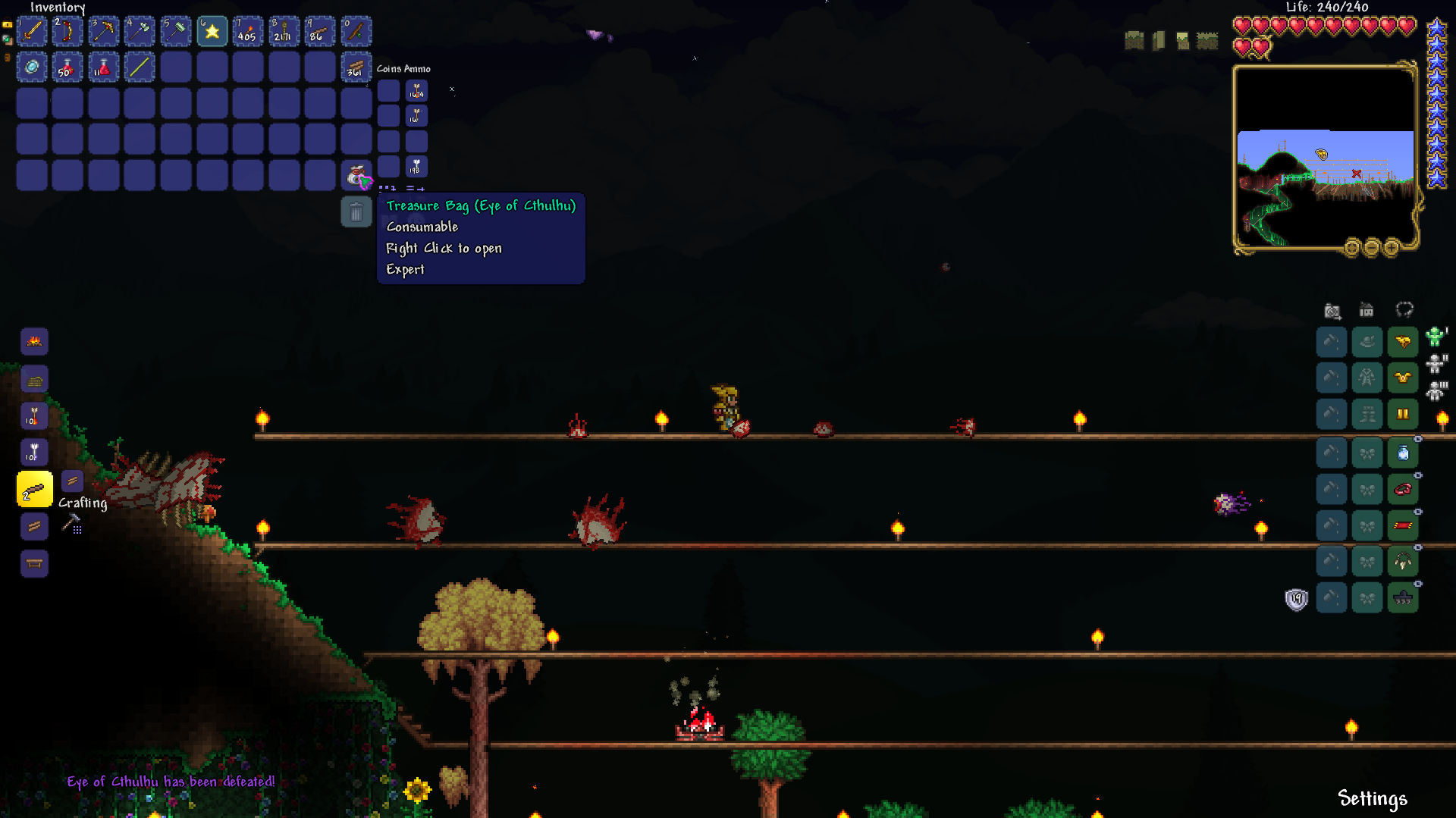Select the highlighted rope crafting recipe

[x=35, y=490]
